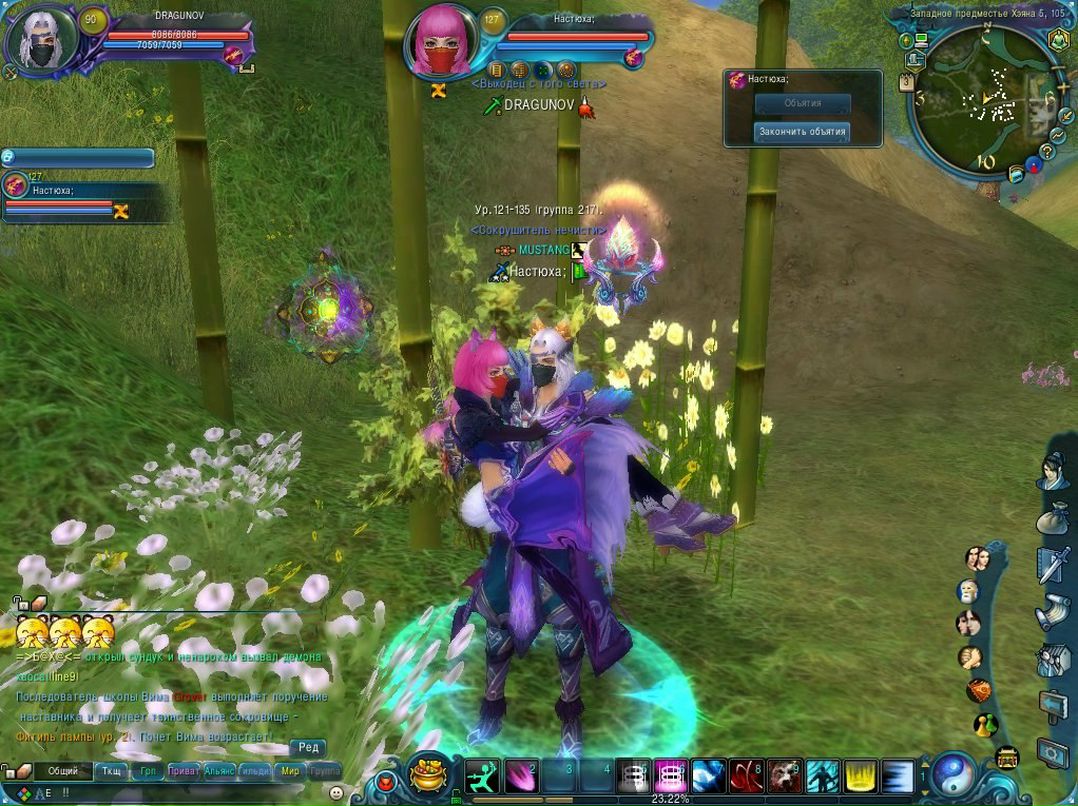Image resolution: width=1078 pixels, height=806 pixels.
Task: Open the chat emoji smiley picker
Action: pyautogui.click(x=336, y=792)
